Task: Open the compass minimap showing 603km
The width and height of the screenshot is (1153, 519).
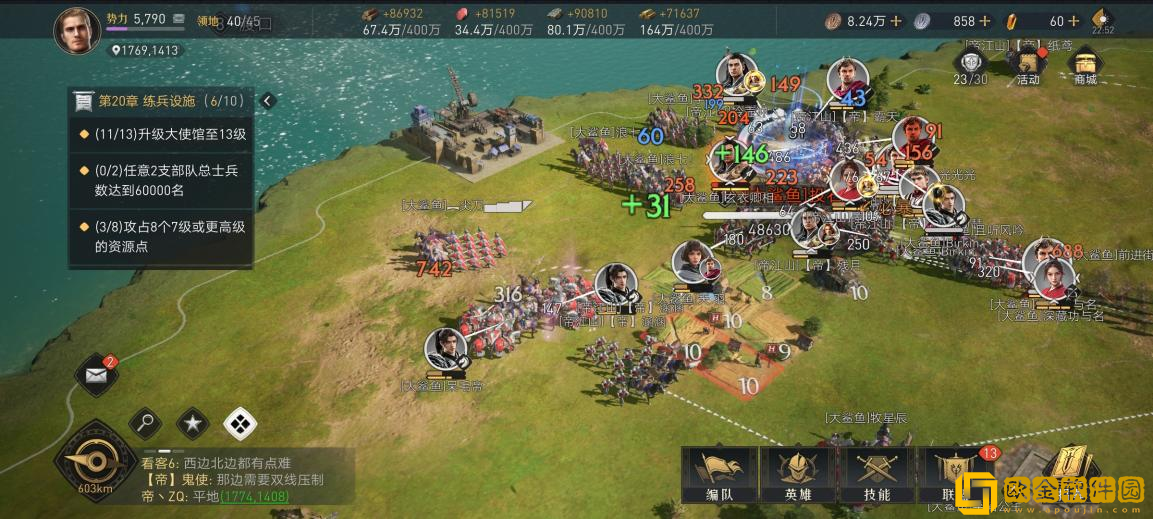Action: coord(95,463)
